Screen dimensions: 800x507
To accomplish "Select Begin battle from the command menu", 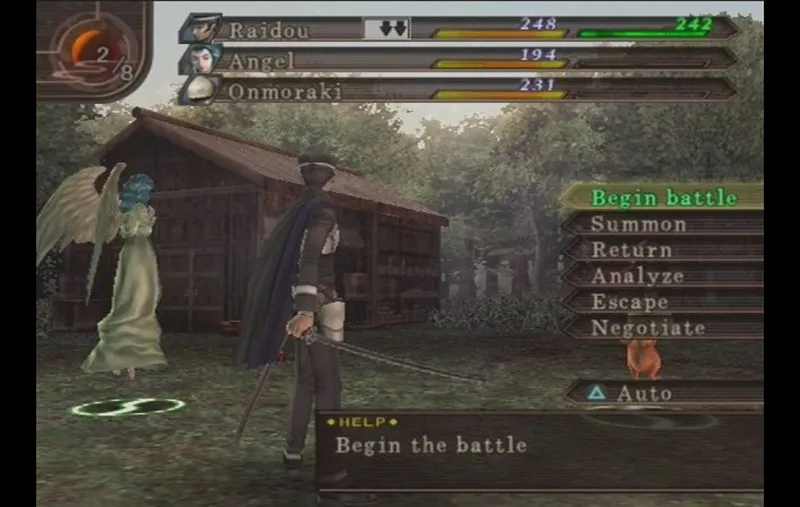I will tap(661, 197).
